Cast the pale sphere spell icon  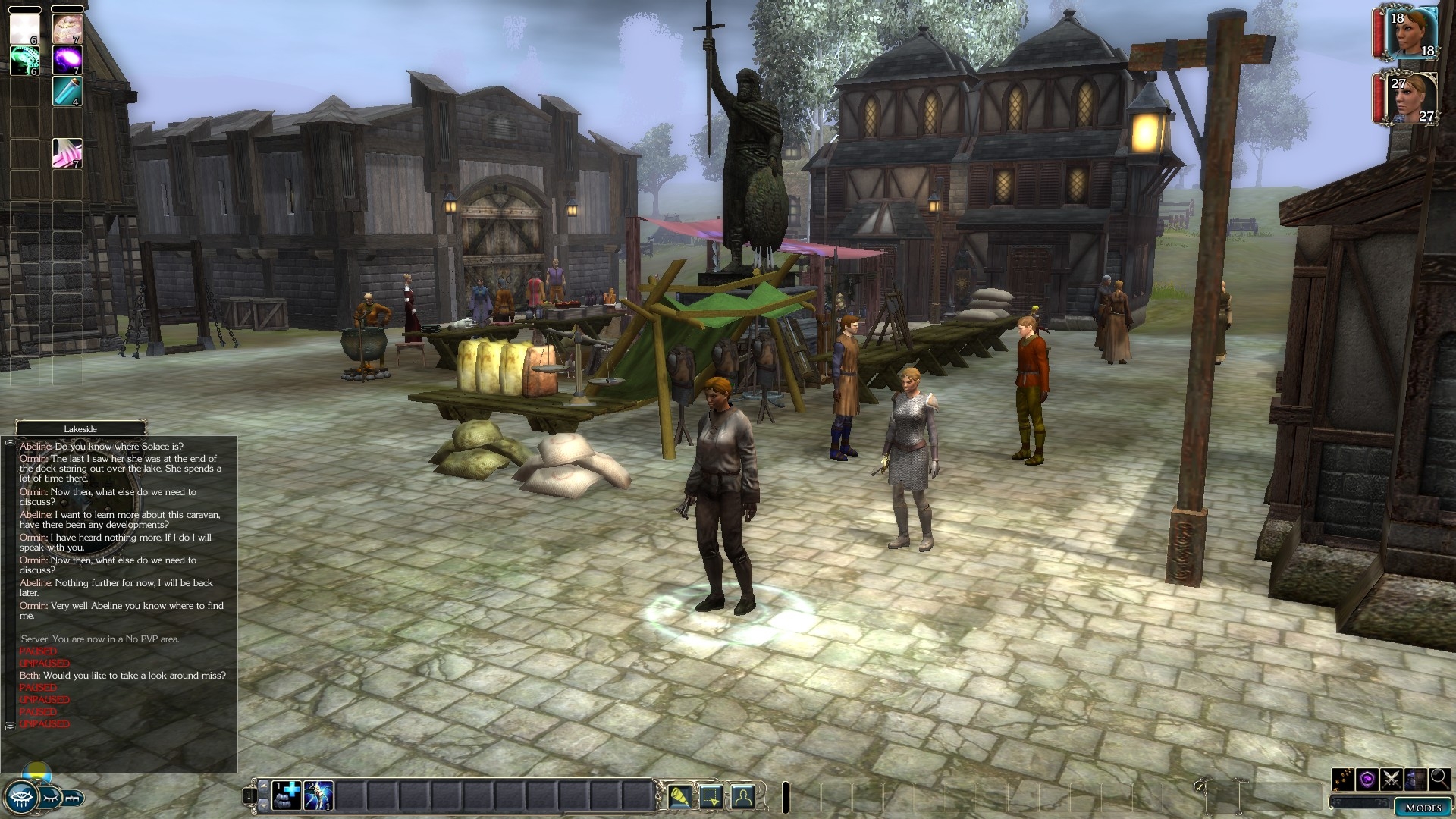[x=67, y=29]
